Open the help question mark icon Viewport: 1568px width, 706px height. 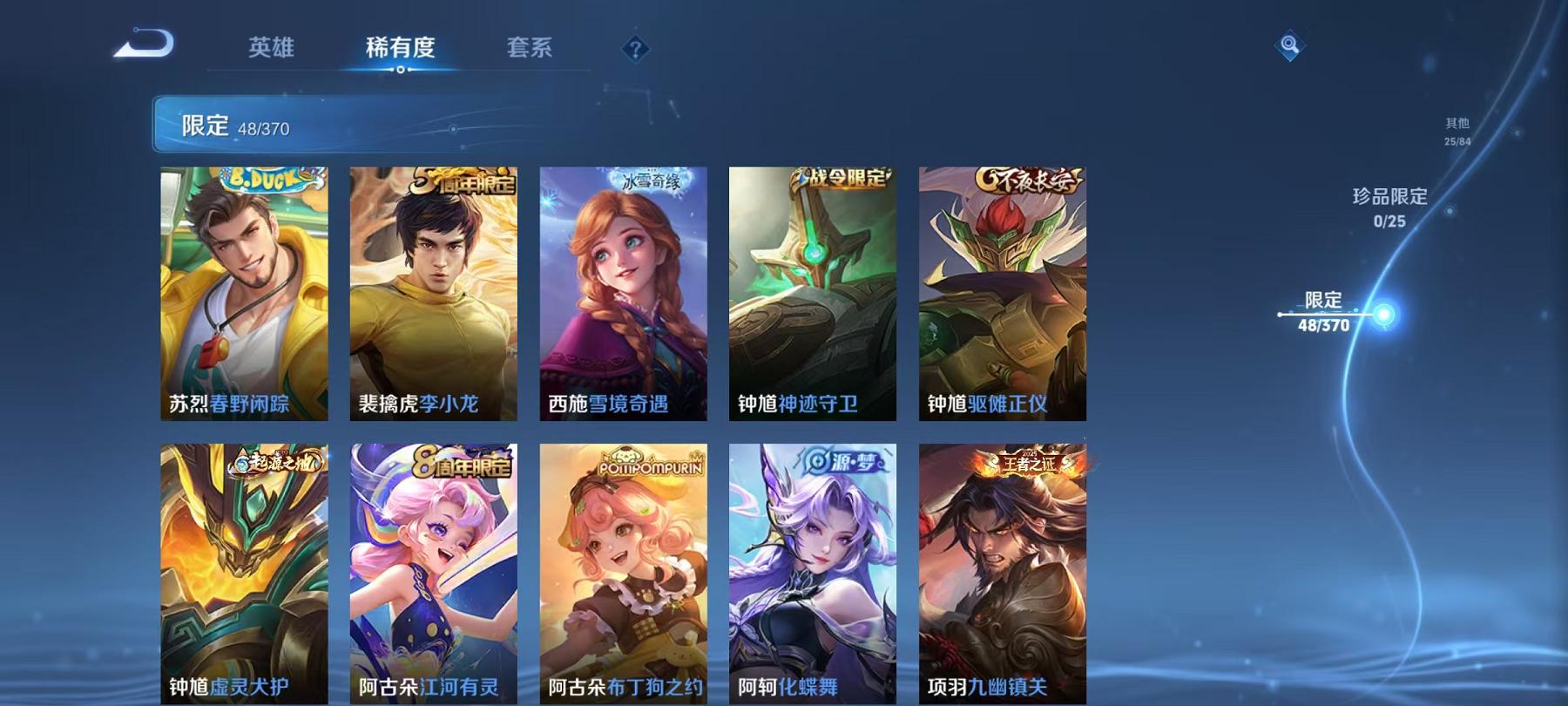tap(635, 50)
